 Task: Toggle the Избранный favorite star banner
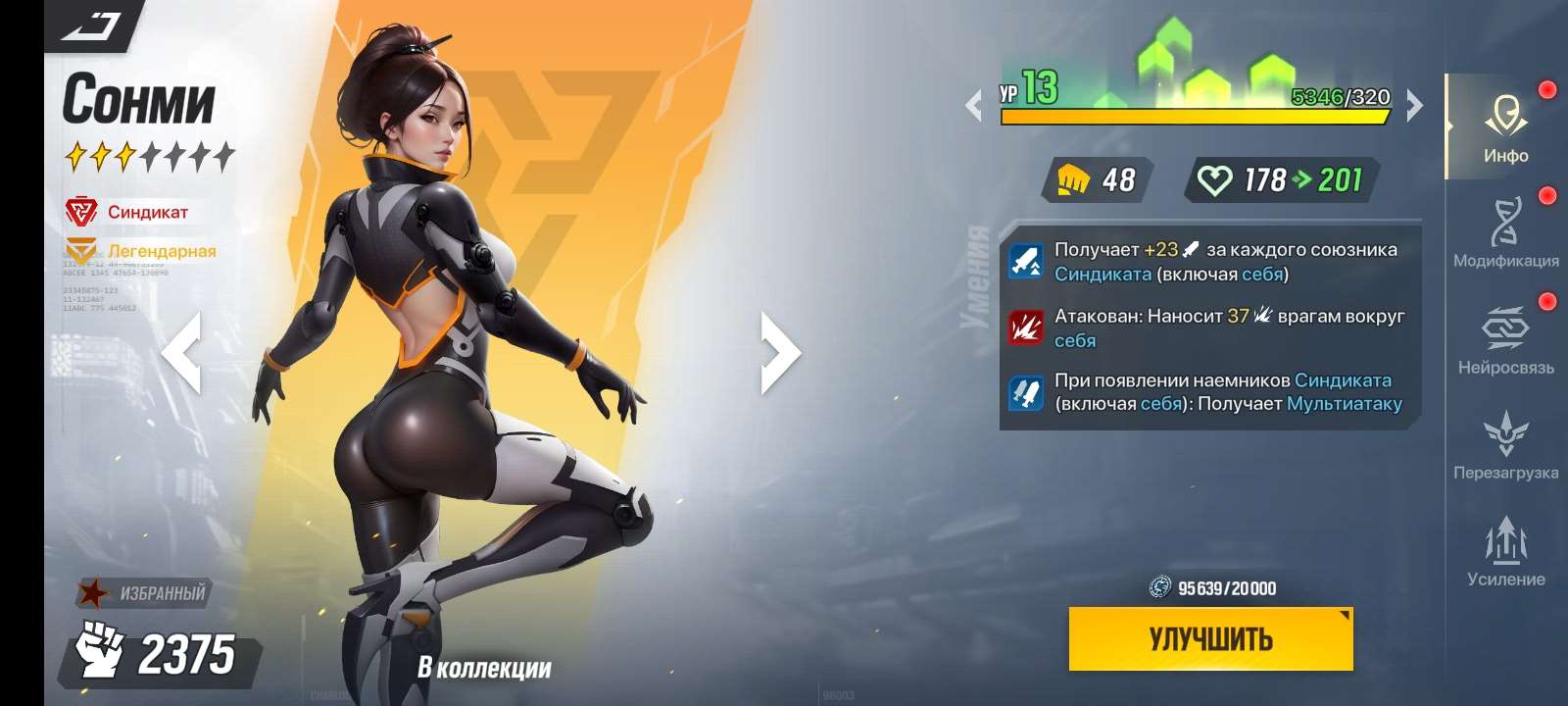(142, 592)
